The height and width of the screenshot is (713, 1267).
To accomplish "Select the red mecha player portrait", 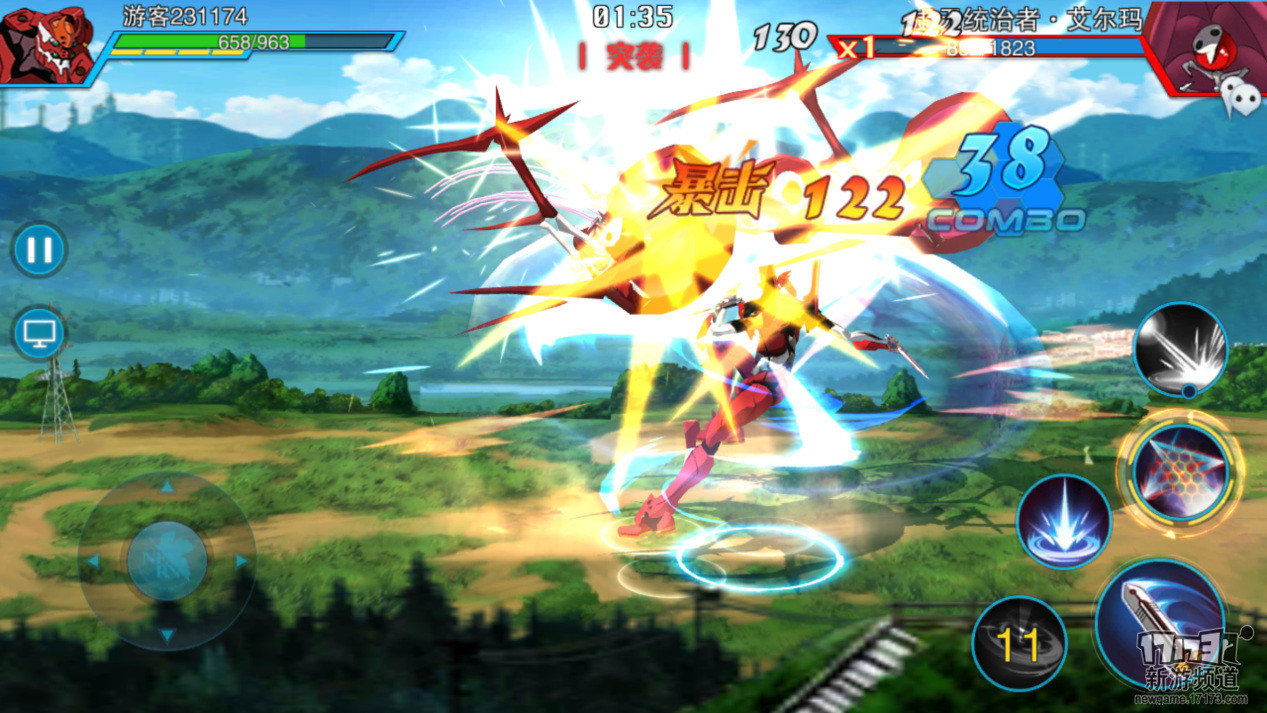I will pyautogui.click(x=45, y=44).
